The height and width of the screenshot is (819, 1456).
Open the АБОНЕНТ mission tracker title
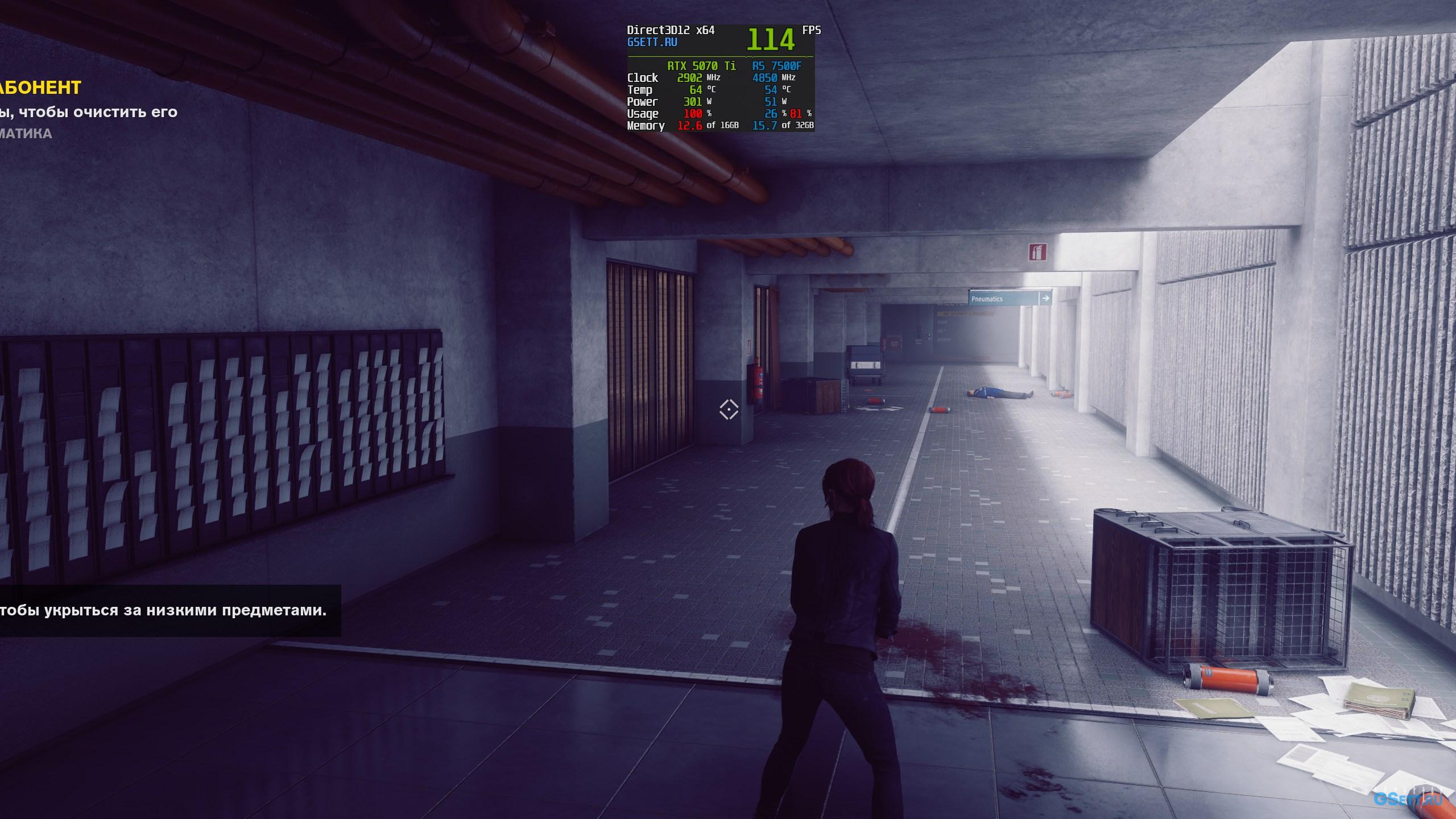point(40,88)
